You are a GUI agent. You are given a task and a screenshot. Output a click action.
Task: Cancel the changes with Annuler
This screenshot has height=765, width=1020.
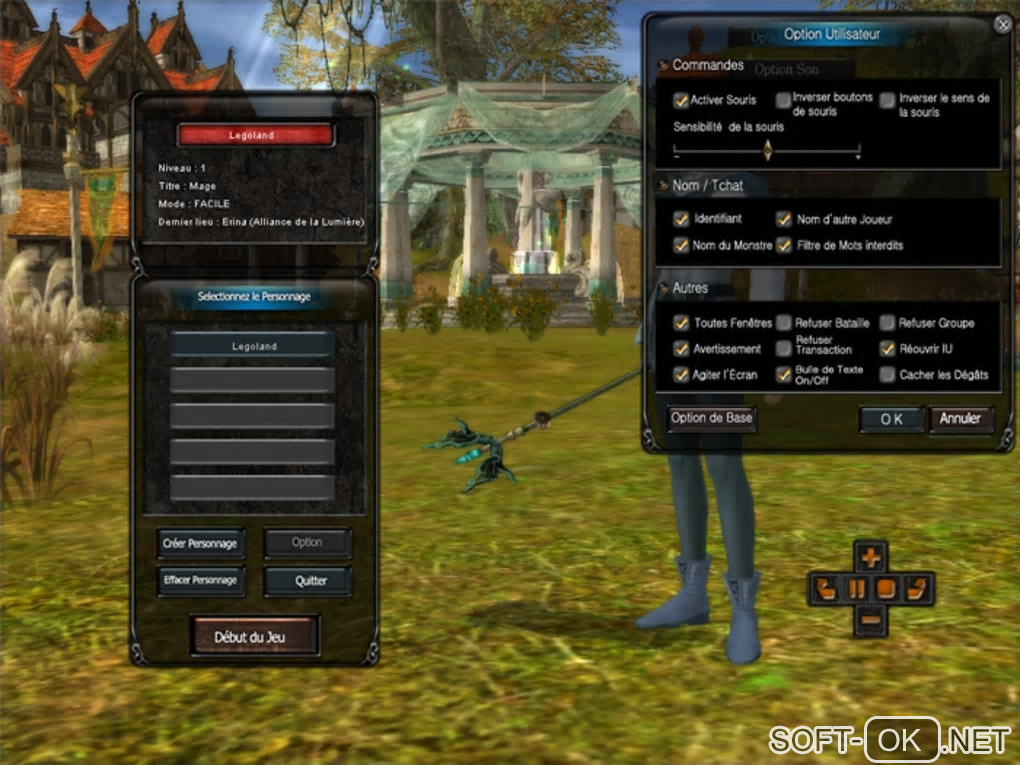click(x=961, y=418)
